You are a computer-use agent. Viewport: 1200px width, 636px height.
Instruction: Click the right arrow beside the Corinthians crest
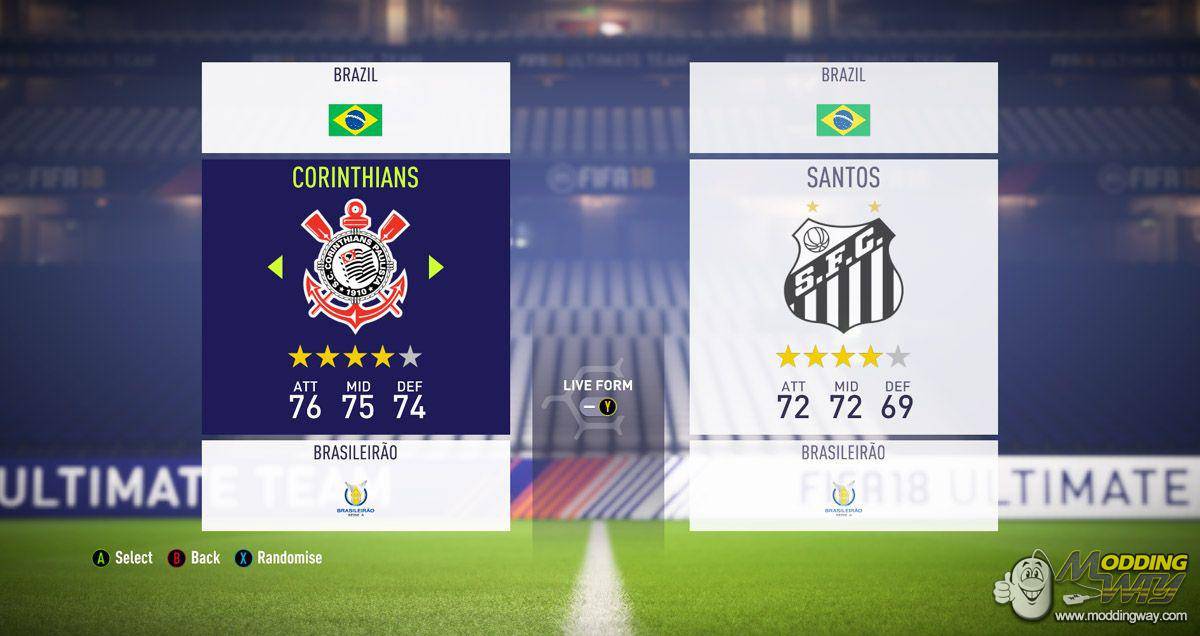pyautogui.click(x=435, y=267)
